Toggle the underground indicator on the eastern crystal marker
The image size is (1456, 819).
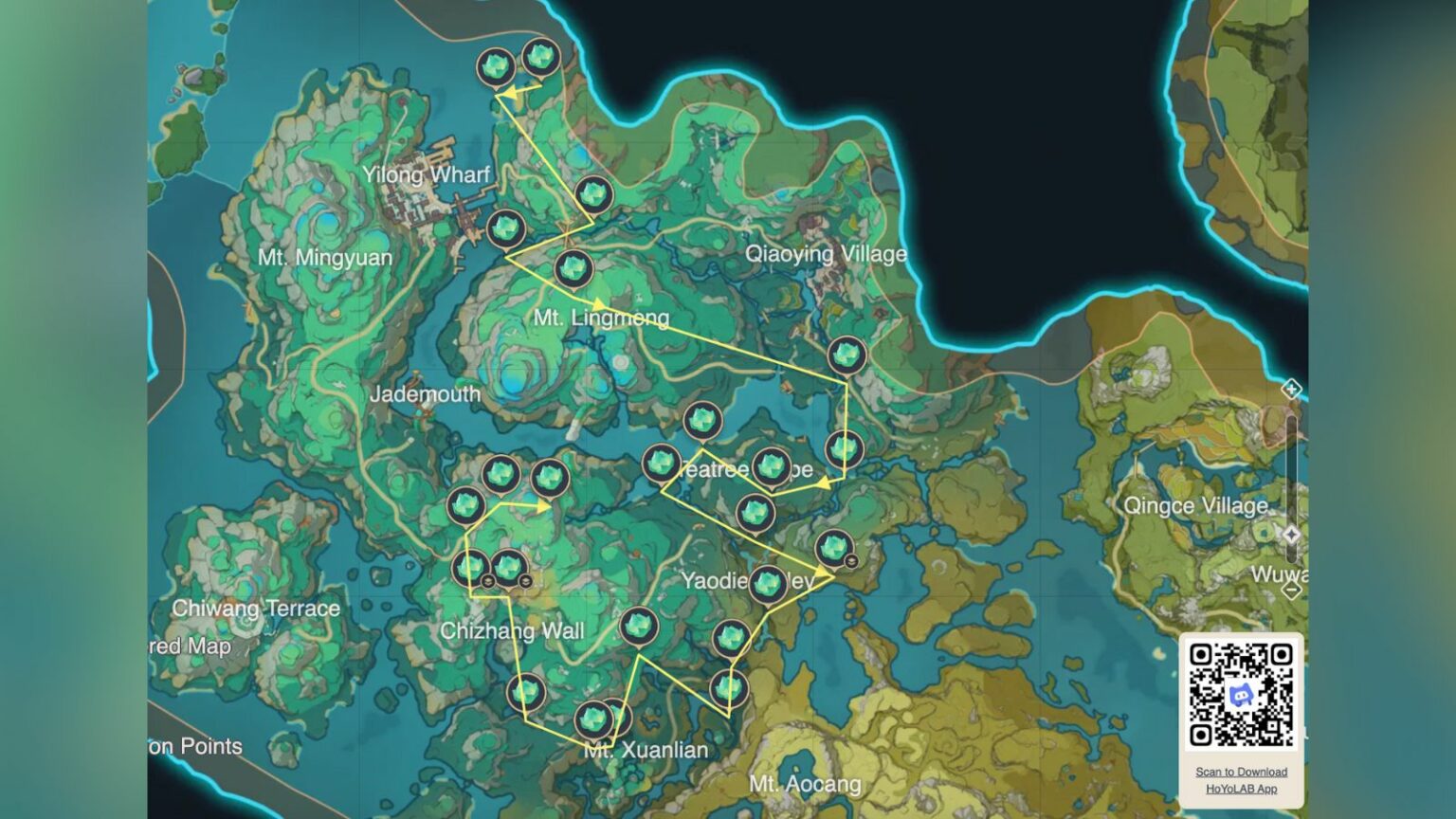click(851, 561)
